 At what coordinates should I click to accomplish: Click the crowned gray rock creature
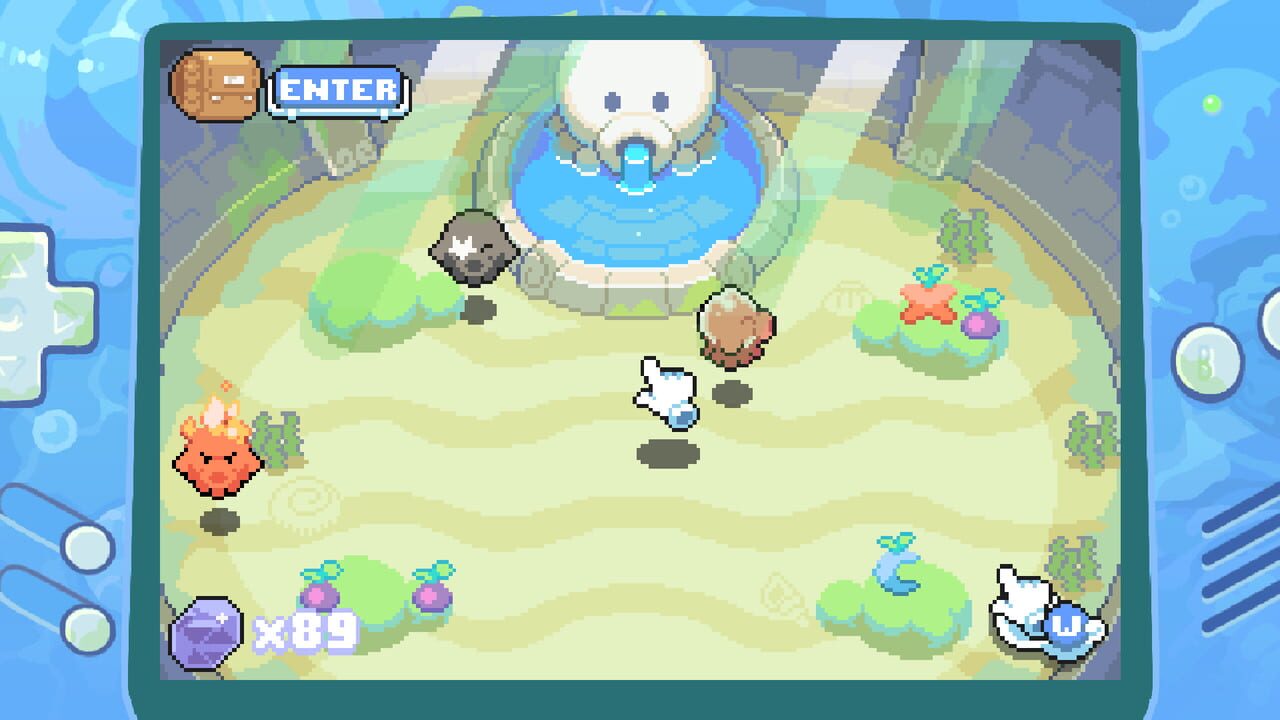coord(472,250)
